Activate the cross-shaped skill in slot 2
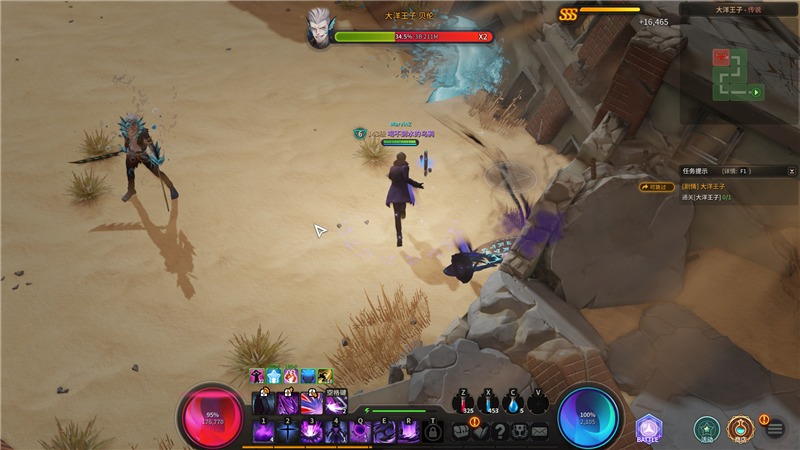 click(288, 431)
